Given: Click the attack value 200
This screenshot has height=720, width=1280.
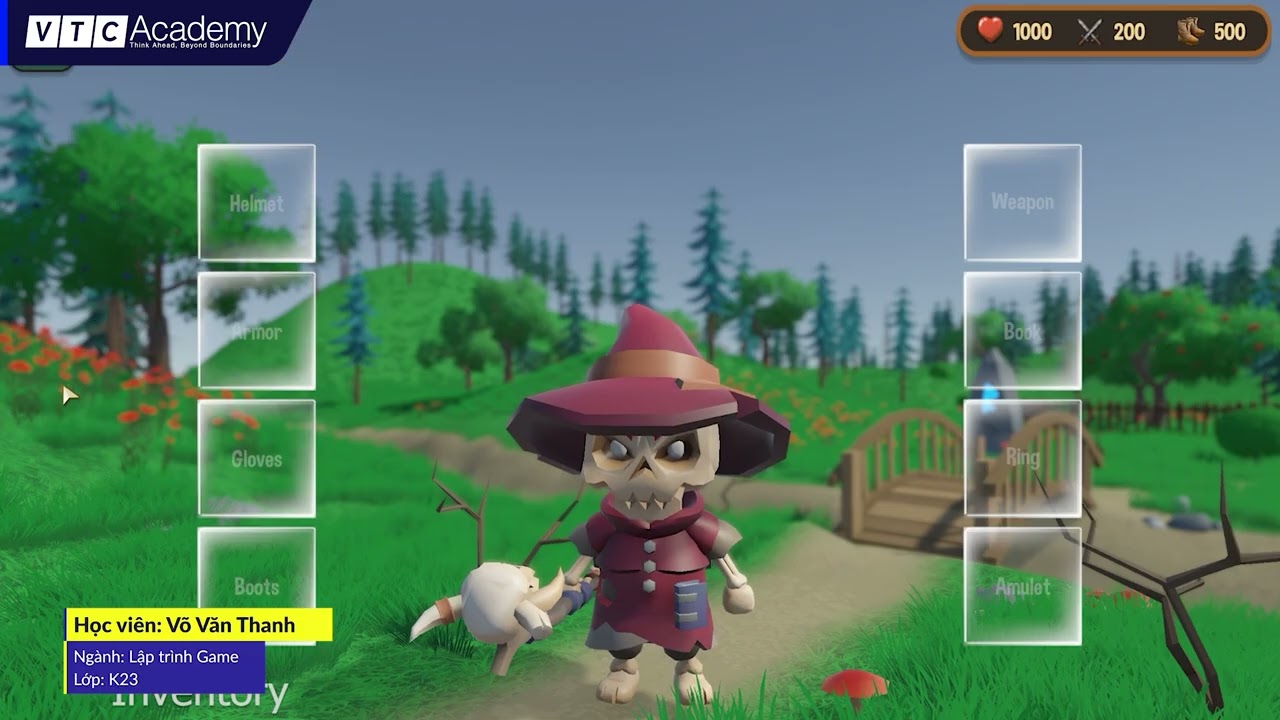Looking at the screenshot, I should click(x=1129, y=31).
